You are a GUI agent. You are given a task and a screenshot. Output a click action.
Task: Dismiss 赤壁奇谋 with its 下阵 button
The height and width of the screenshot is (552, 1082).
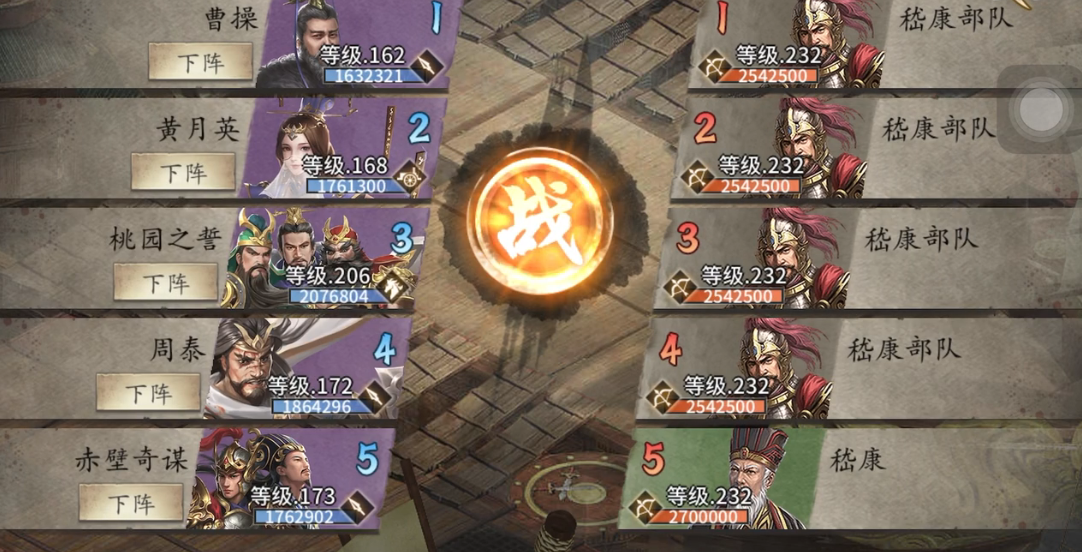131,502
